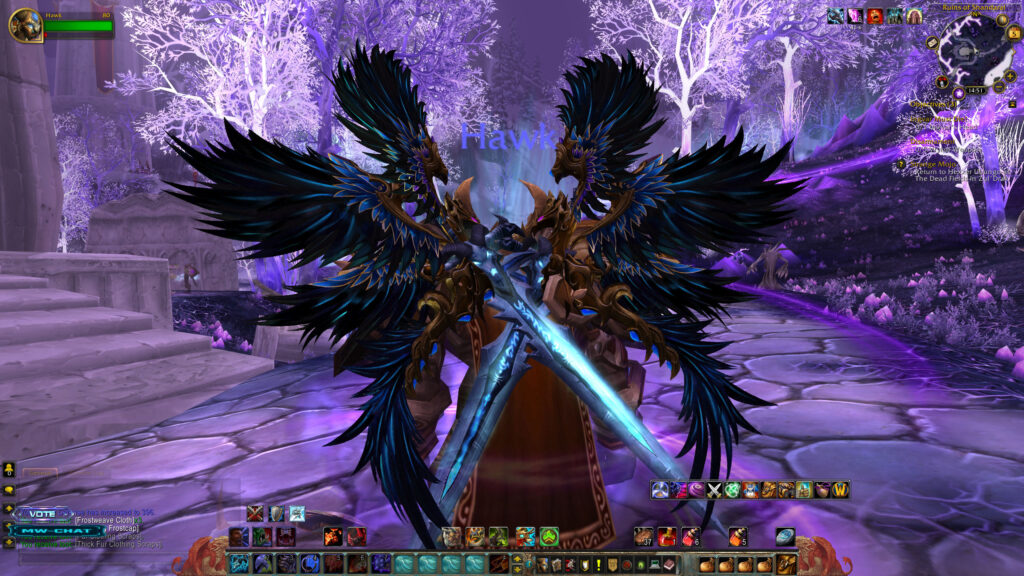Open the MW-CHAT button
The width and height of the screenshot is (1024, 576).
pos(56,531)
